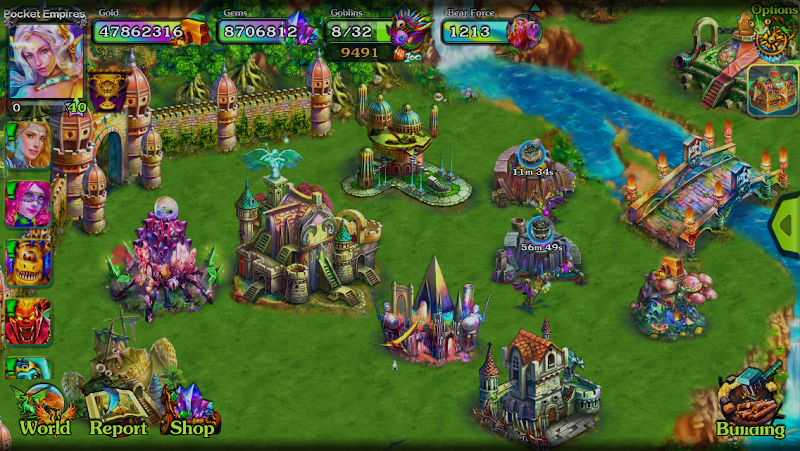
Task: Open the World map
Action: (44, 412)
